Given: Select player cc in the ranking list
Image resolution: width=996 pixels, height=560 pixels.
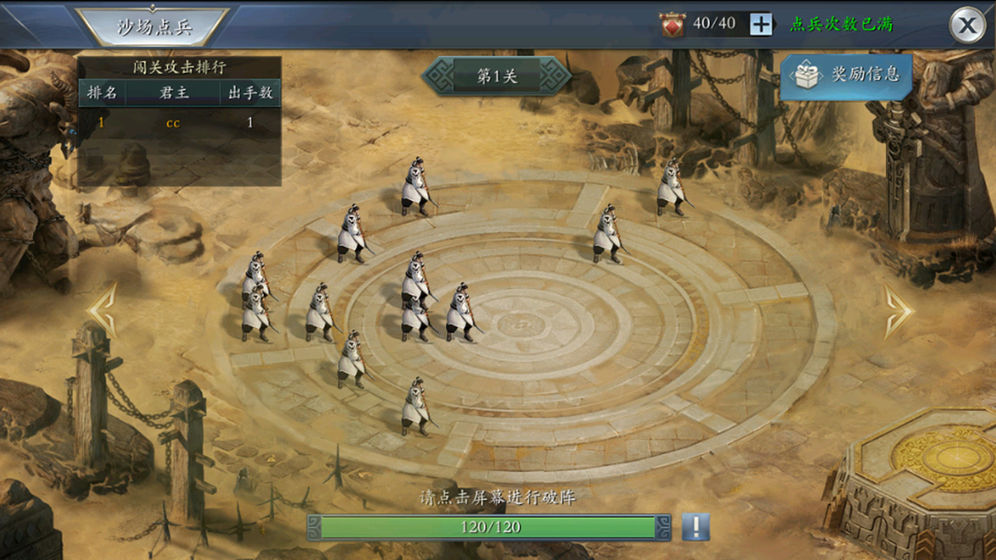Looking at the screenshot, I should click(173, 123).
